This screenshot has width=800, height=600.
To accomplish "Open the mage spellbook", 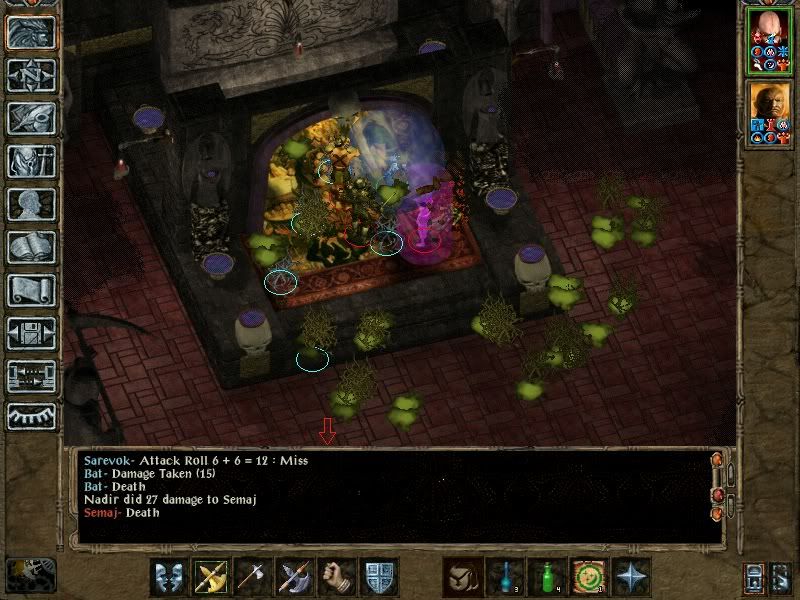I will tap(31, 247).
